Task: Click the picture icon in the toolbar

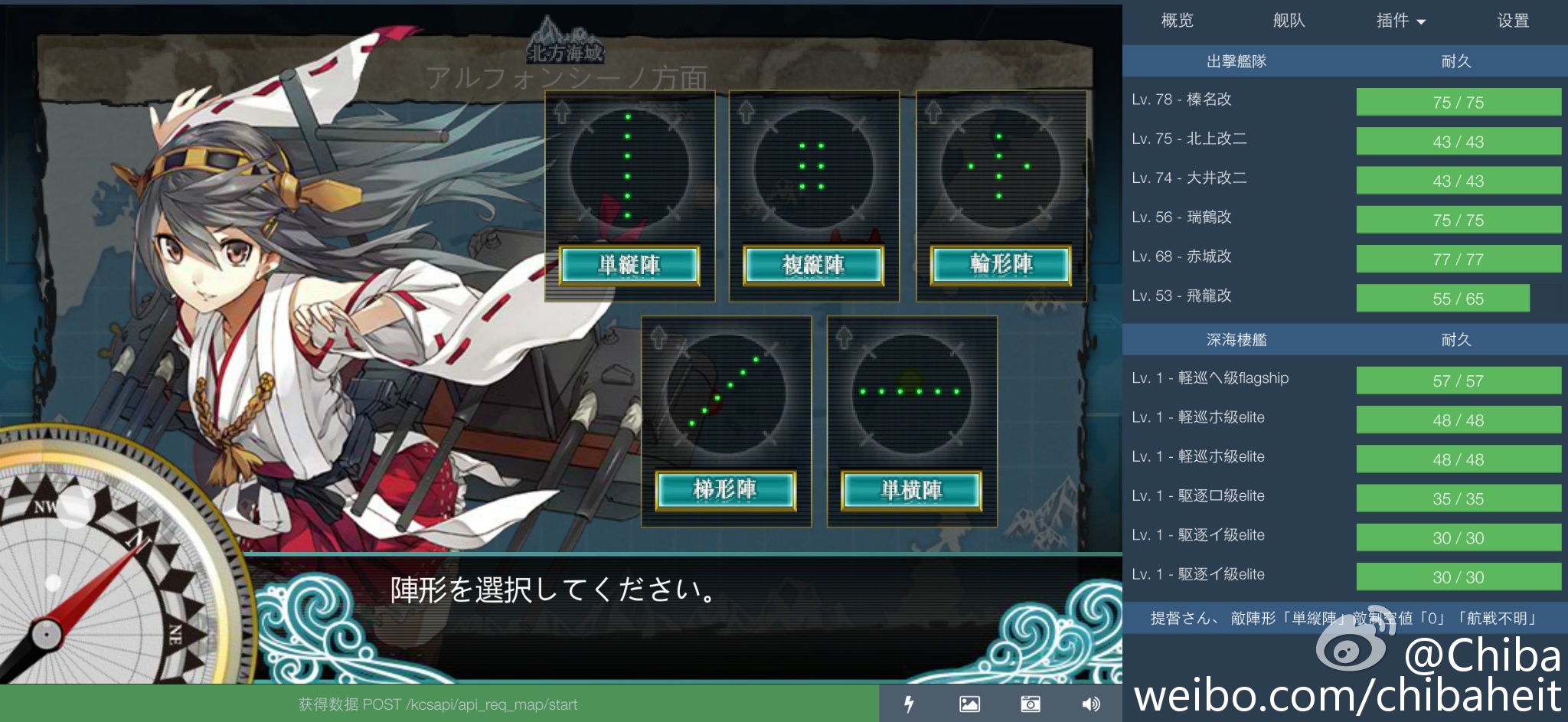Action: coord(969,704)
